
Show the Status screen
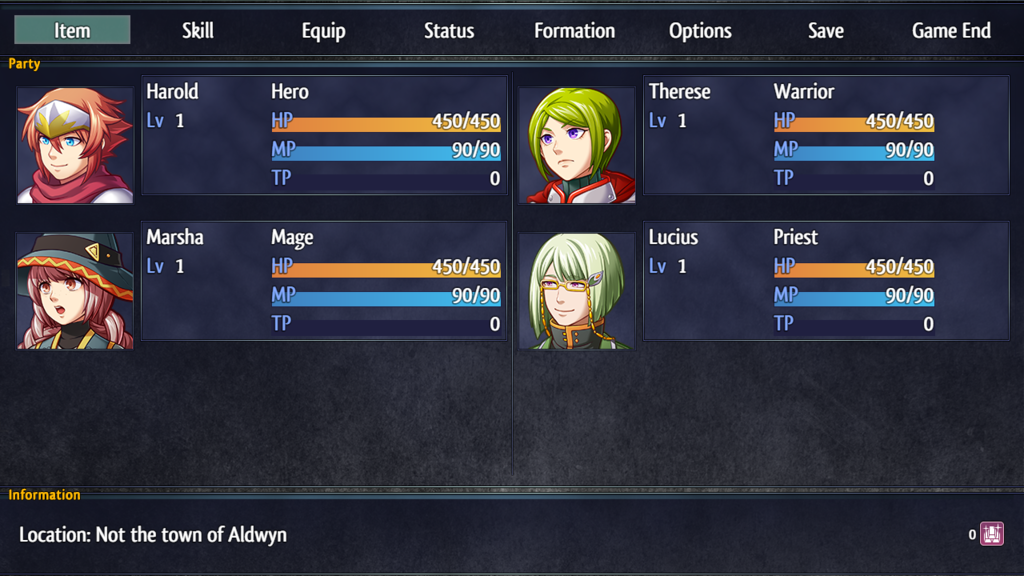coord(449,30)
